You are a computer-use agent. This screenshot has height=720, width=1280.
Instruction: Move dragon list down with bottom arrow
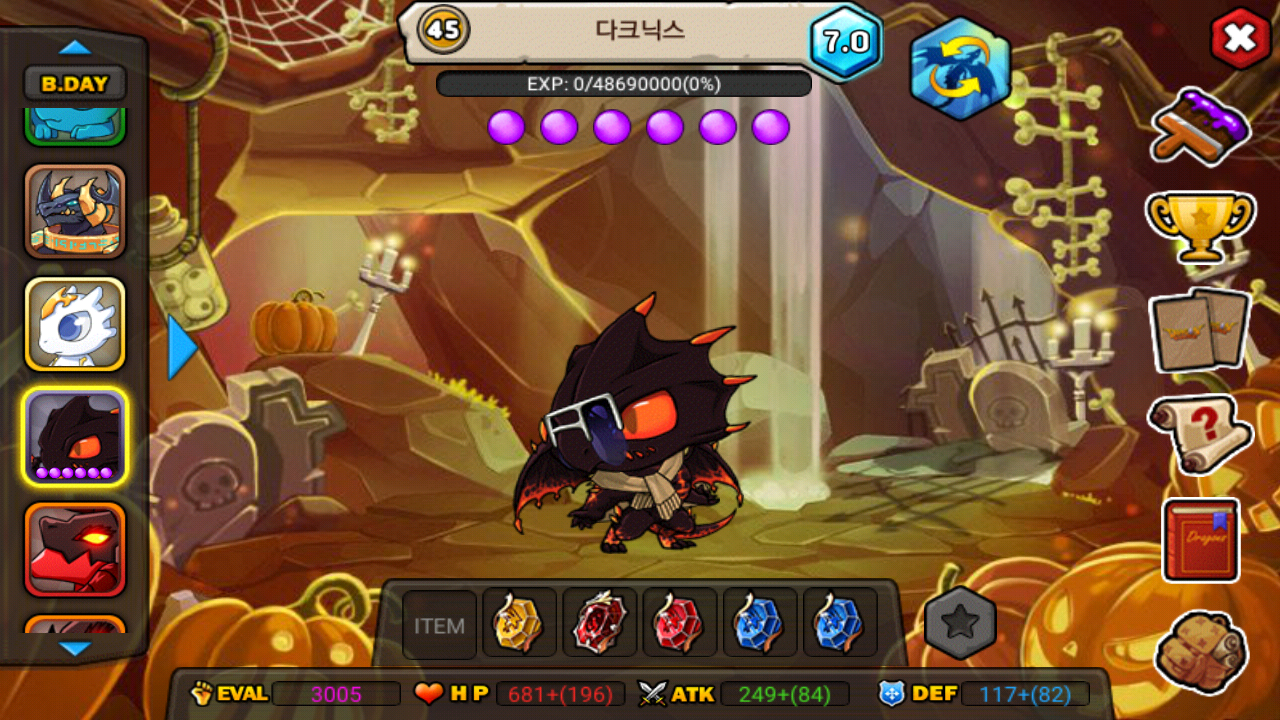click(x=75, y=649)
